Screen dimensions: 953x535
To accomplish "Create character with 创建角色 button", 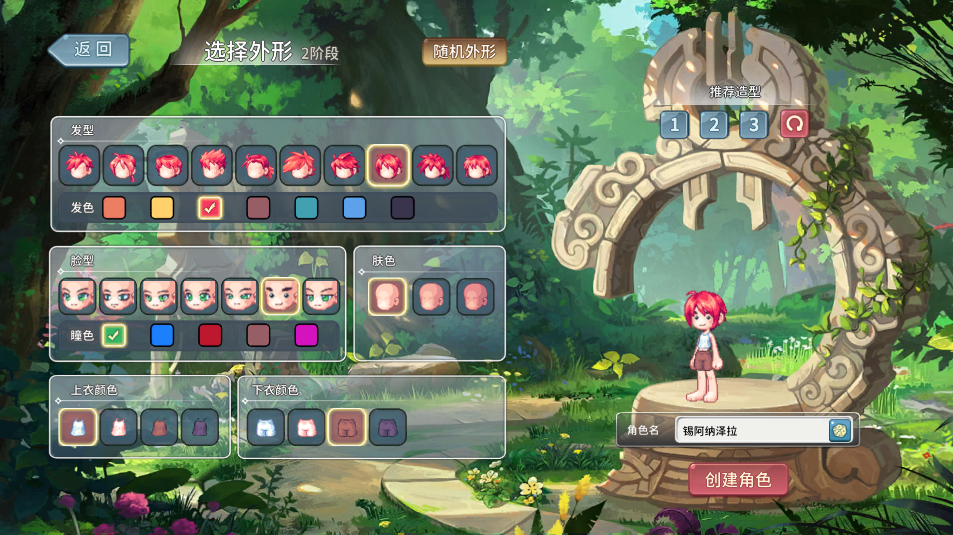I will coord(738,480).
